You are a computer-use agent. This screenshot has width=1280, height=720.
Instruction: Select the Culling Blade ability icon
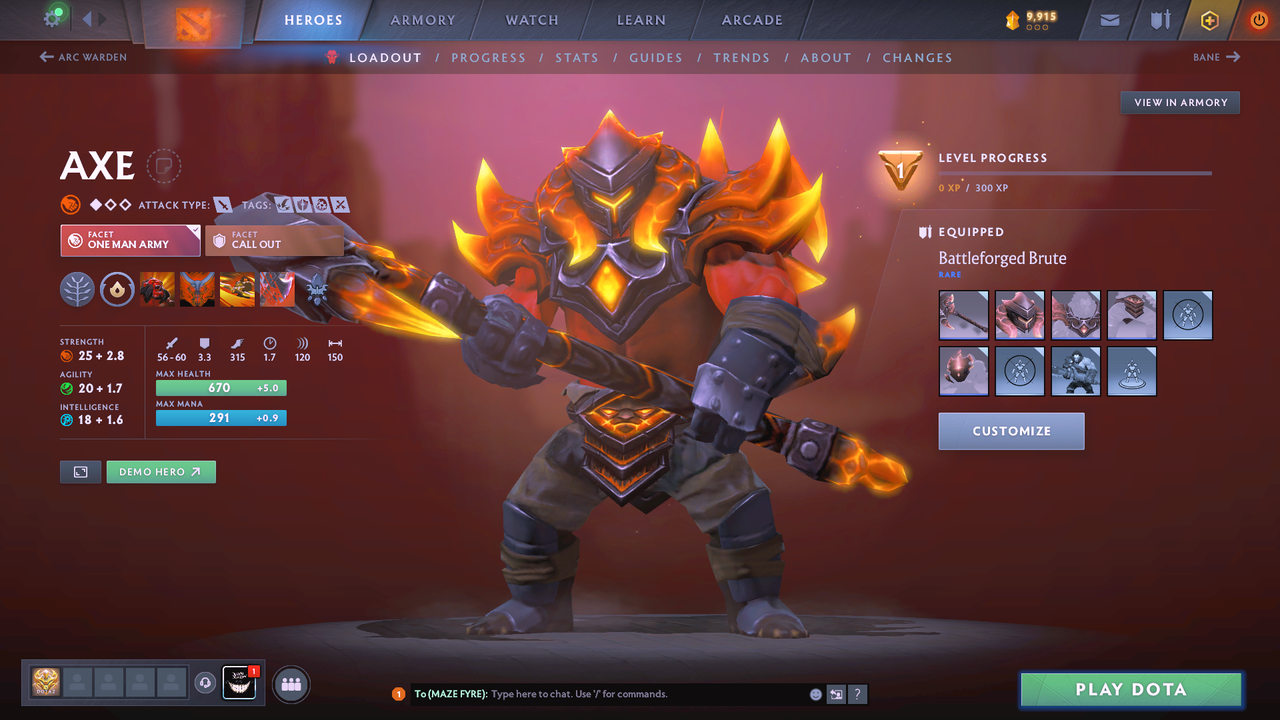[277, 289]
